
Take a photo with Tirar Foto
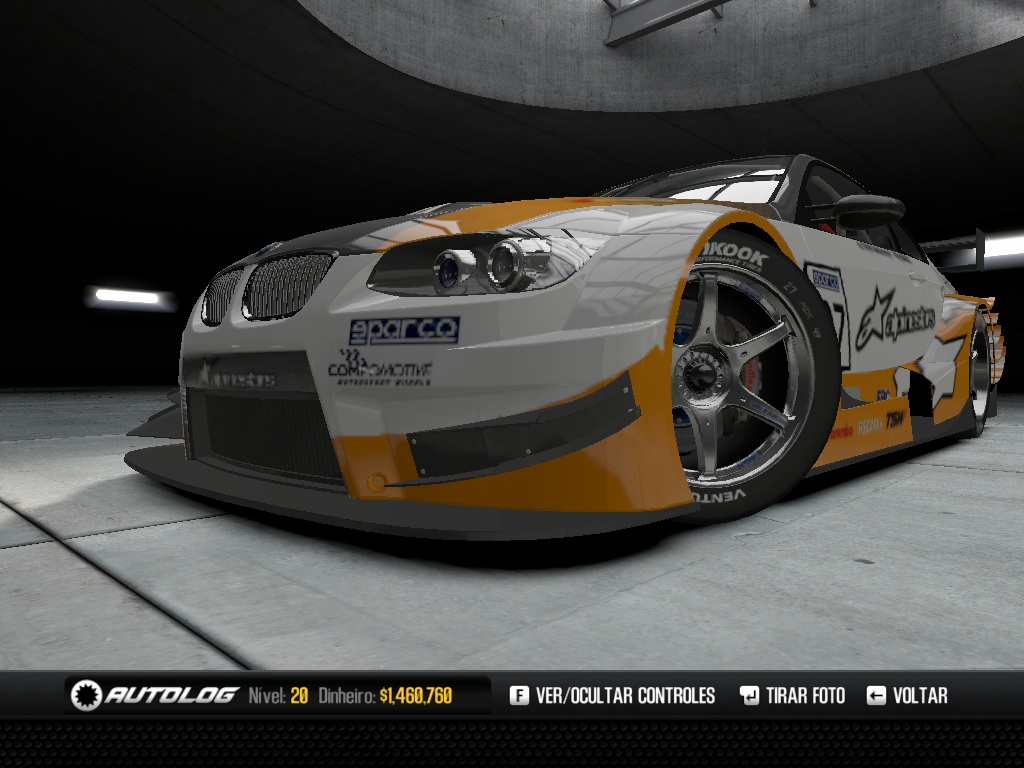click(792, 695)
